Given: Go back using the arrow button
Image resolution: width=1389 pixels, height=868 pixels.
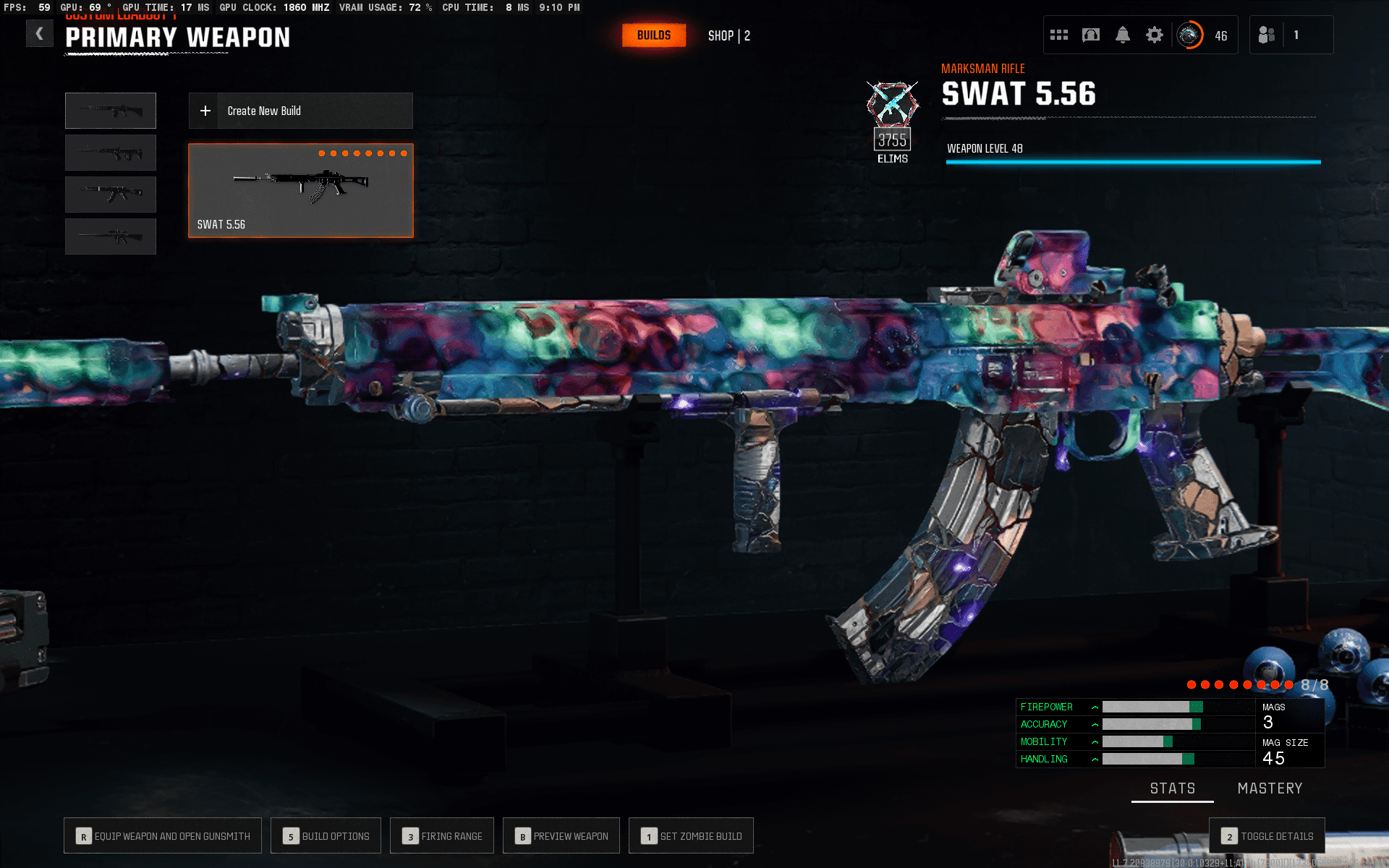Looking at the screenshot, I should 40,33.
